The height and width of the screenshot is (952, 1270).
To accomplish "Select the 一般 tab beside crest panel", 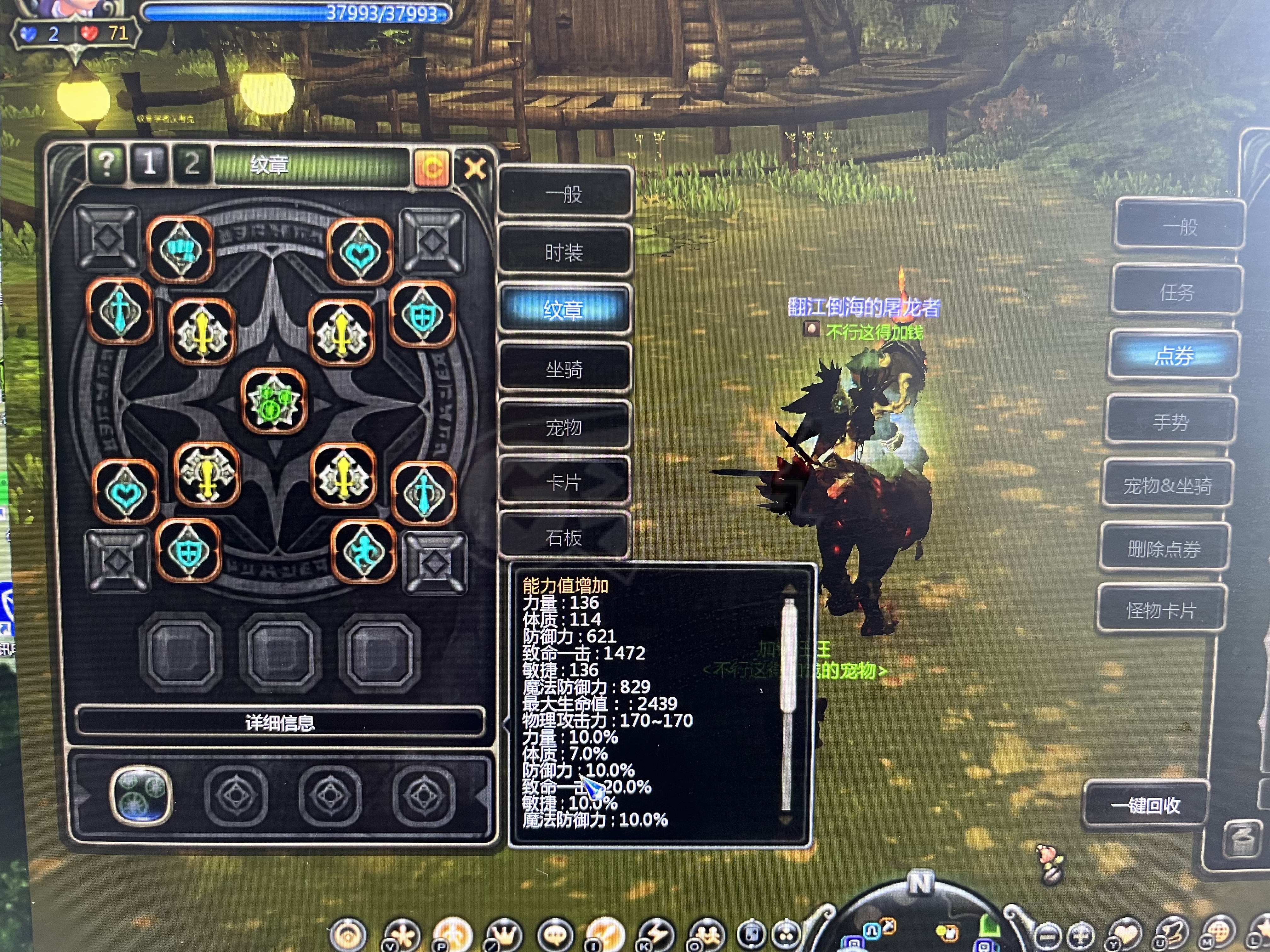I will [564, 194].
